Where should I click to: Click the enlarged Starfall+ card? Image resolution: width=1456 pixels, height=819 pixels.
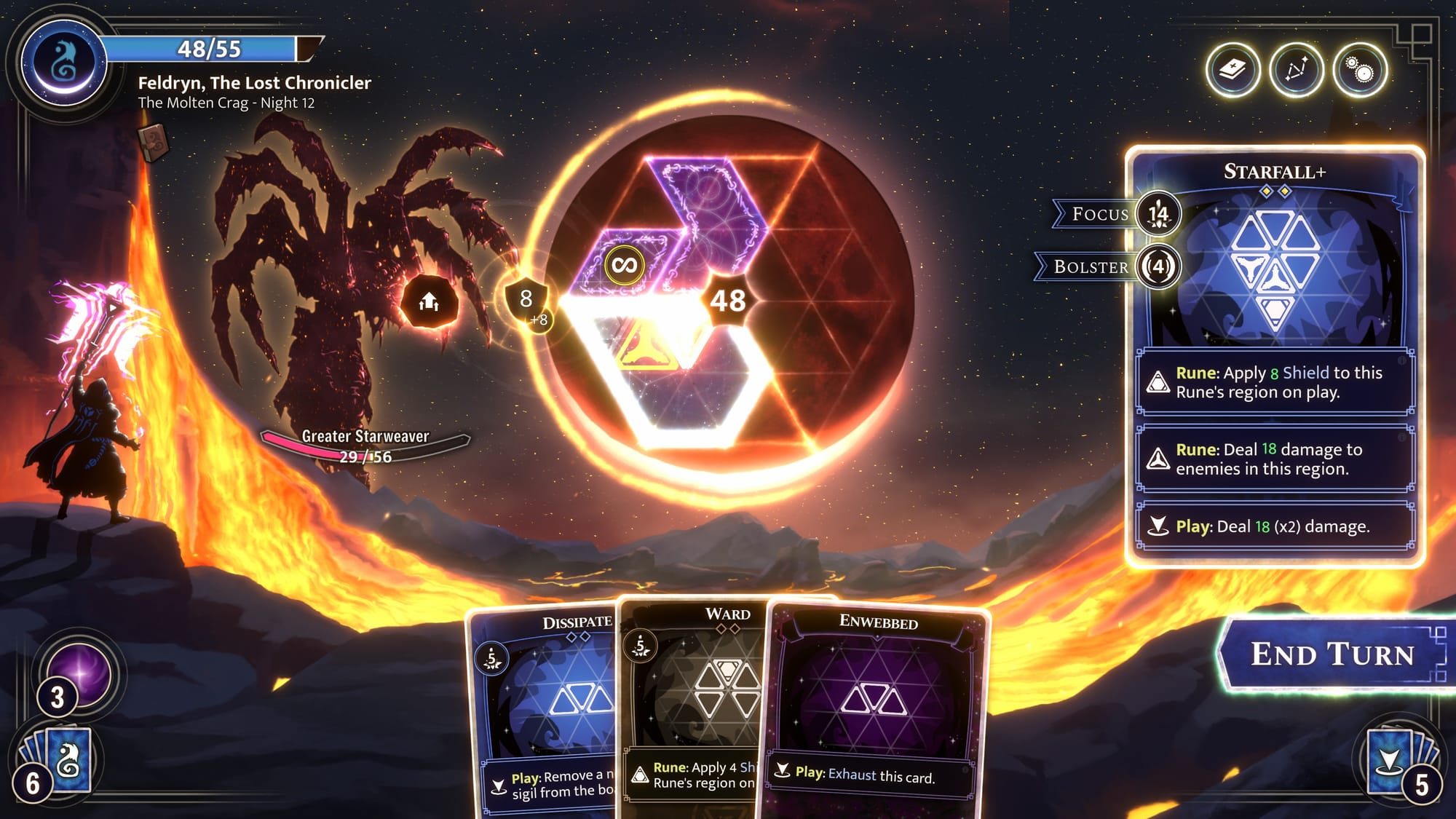click(x=1274, y=357)
